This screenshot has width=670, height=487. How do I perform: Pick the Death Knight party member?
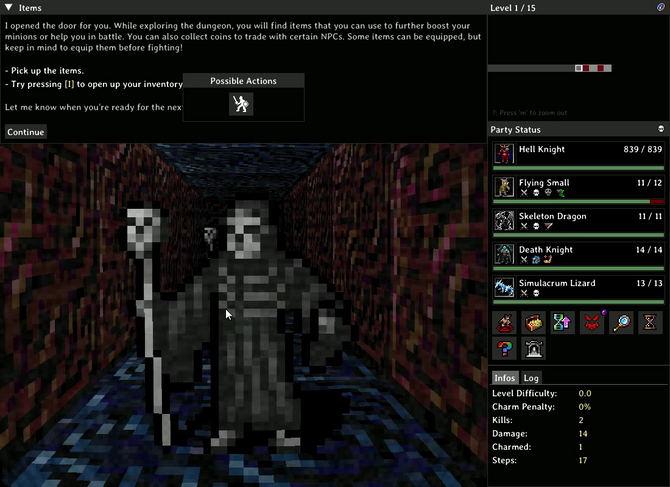[577, 255]
